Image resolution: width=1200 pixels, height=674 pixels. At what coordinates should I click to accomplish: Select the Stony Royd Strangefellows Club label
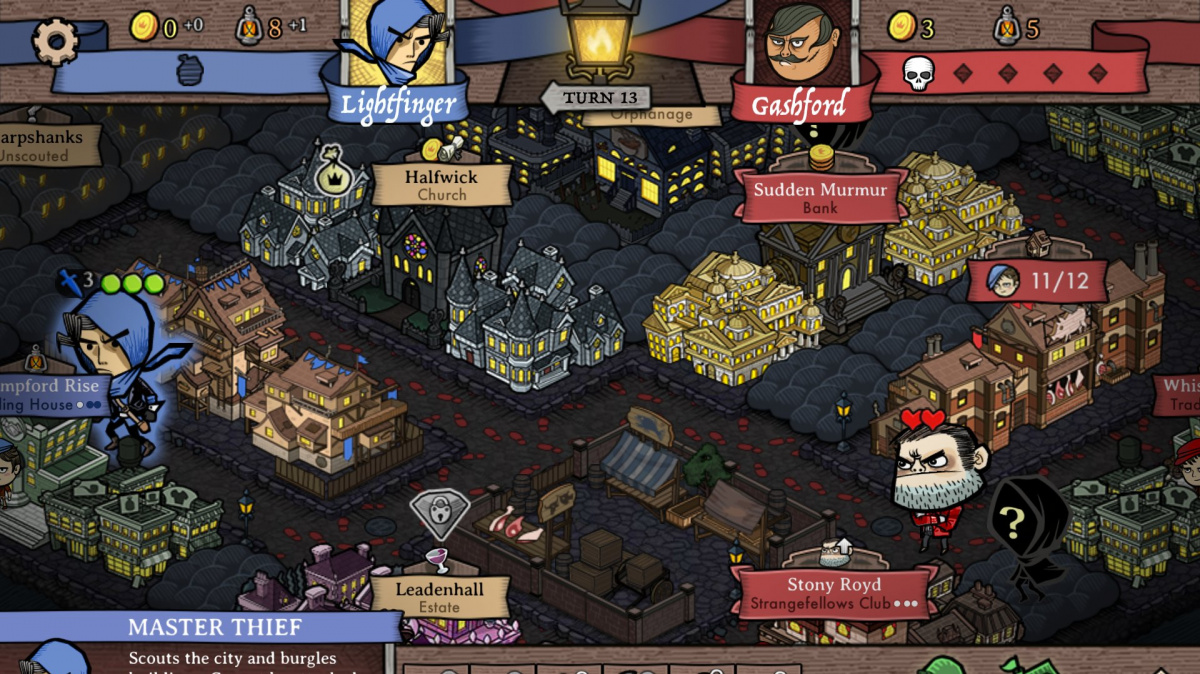[x=833, y=593]
